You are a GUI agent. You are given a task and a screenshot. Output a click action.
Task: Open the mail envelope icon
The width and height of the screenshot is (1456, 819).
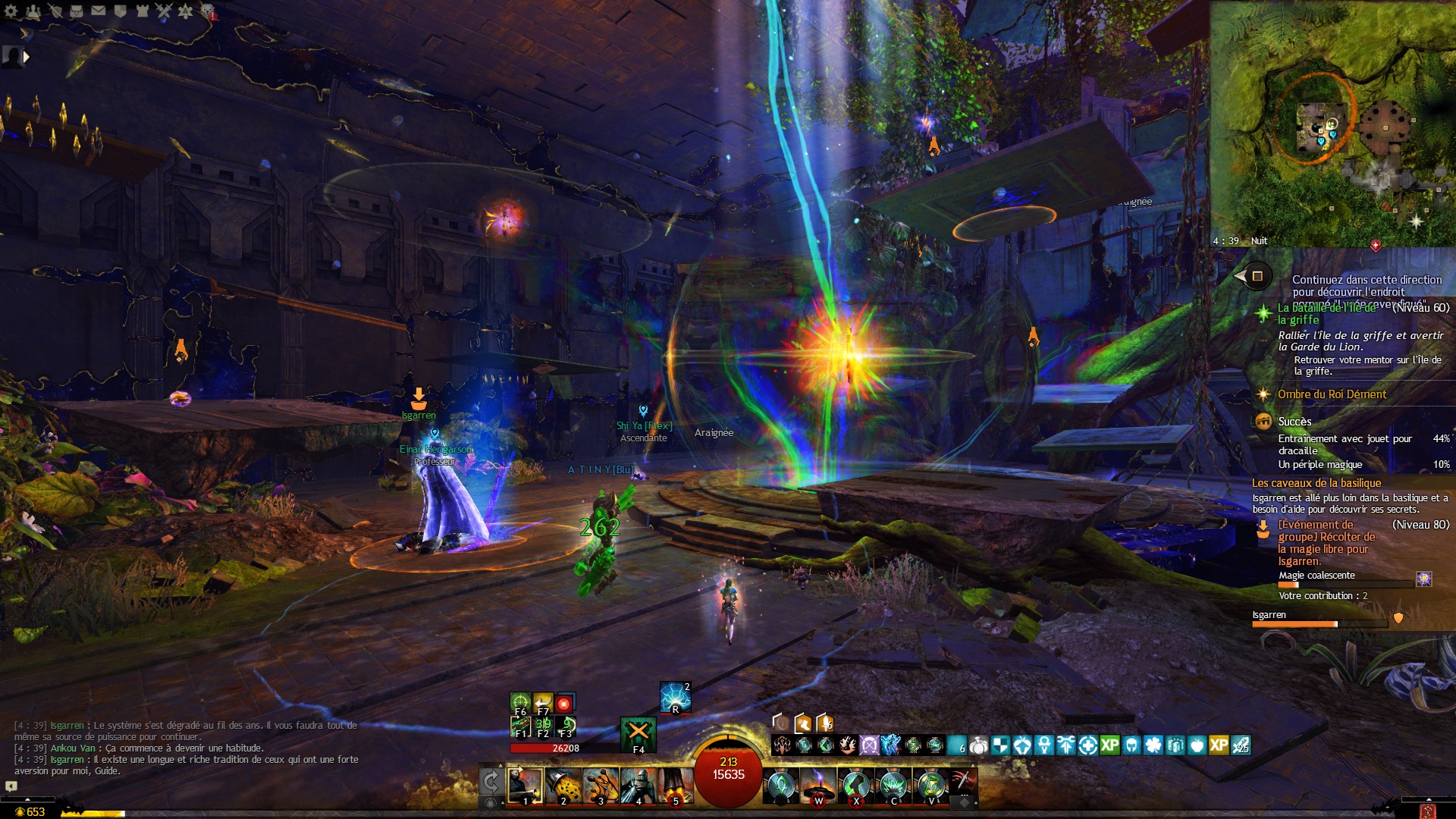coord(99,11)
